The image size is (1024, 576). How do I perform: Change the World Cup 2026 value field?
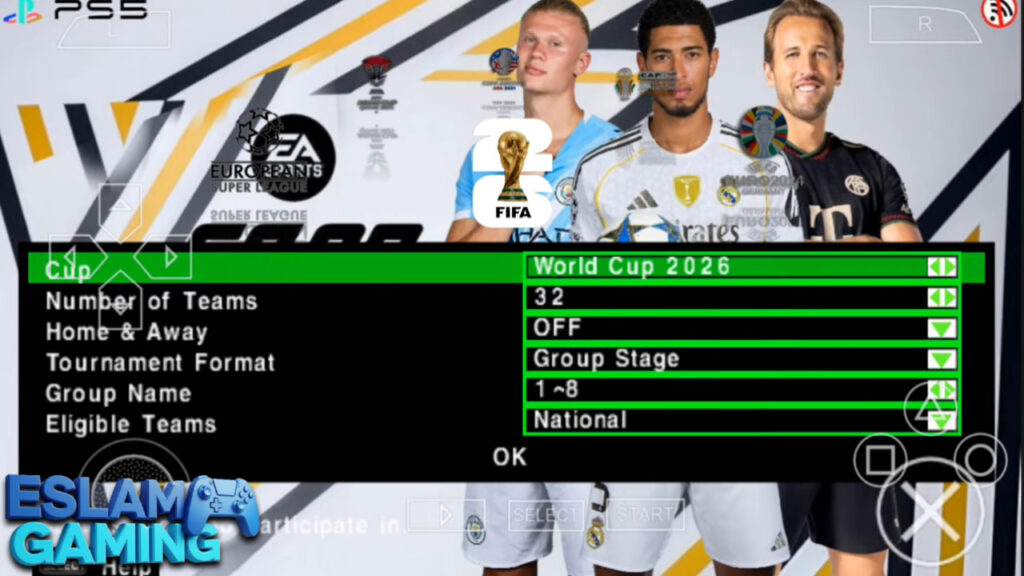(x=741, y=267)
